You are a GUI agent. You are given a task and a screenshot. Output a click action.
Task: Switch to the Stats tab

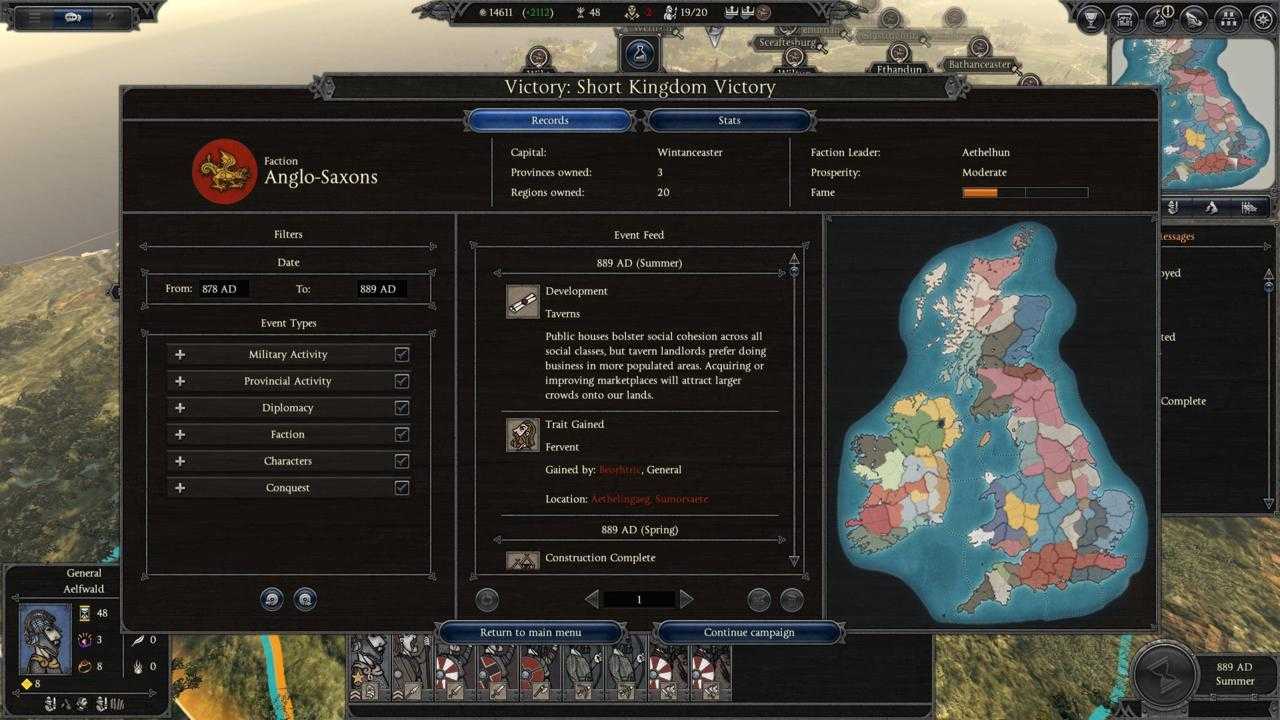(729, 121)
